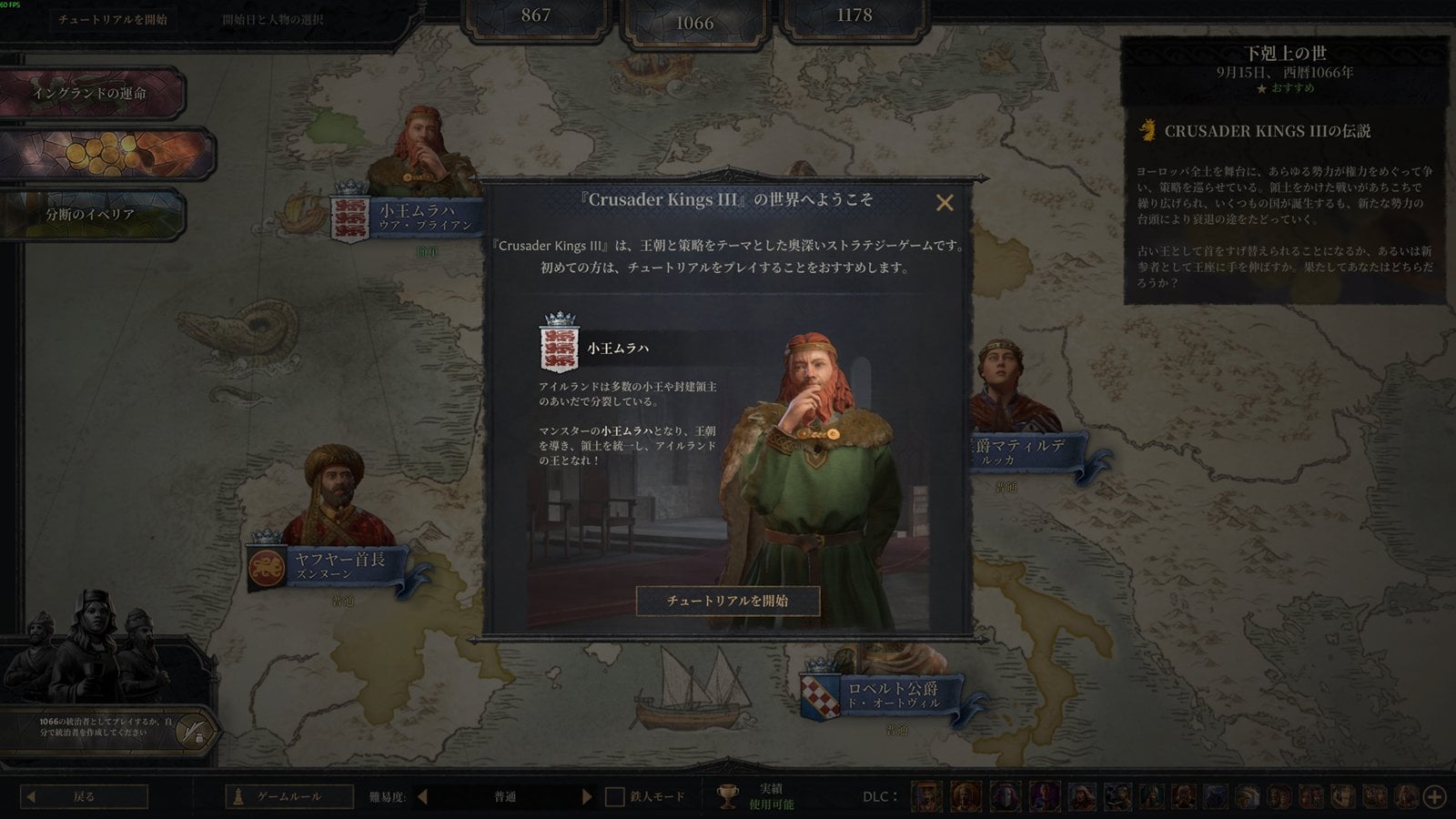This screenshot has width=1456, height=819.
Task: Open the 分断のイベリア bookmark
Action: (91, 215)
